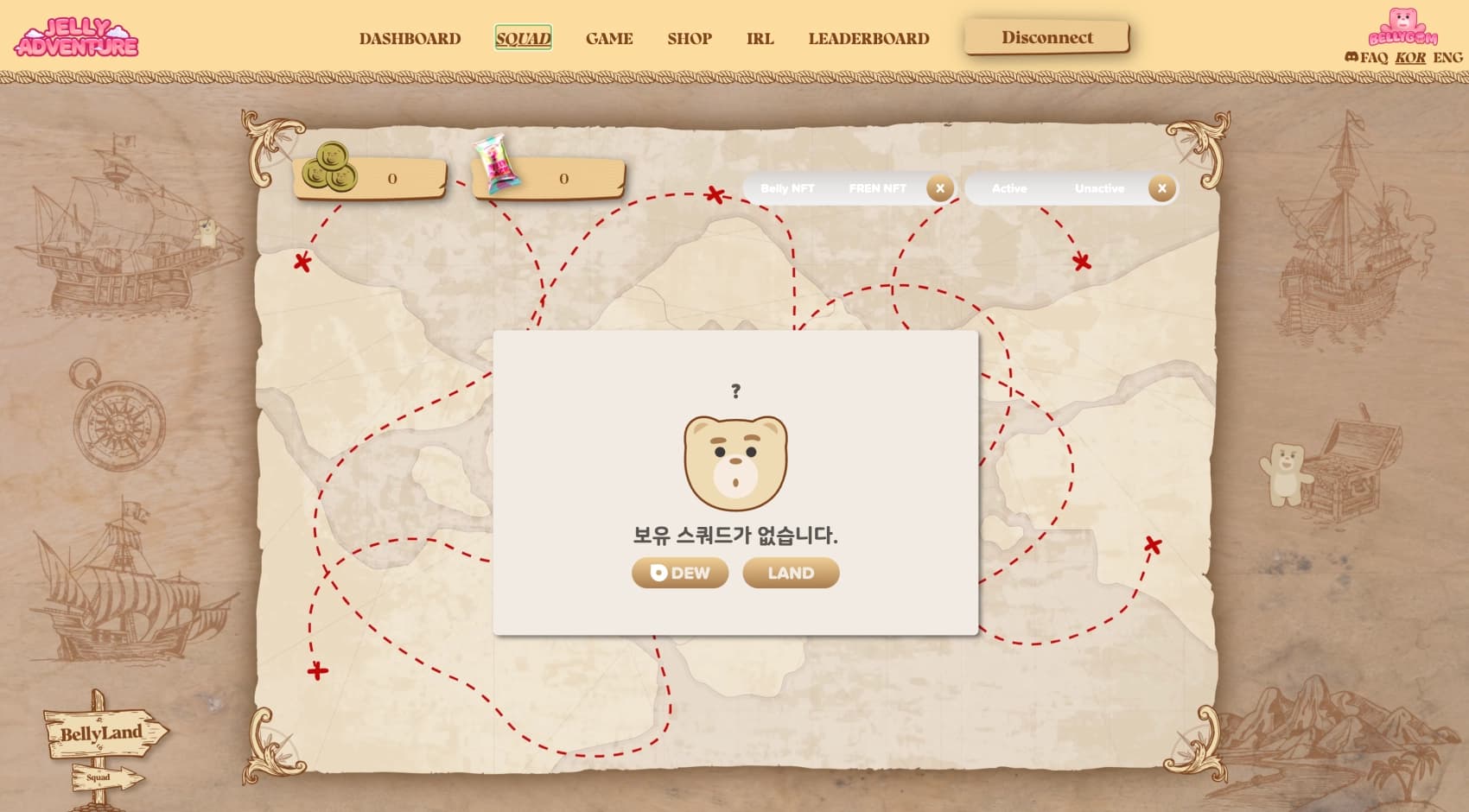Screen dimensions: 1469x812
Task: Select the LAND option in the dialog
Action: [789, 572]
